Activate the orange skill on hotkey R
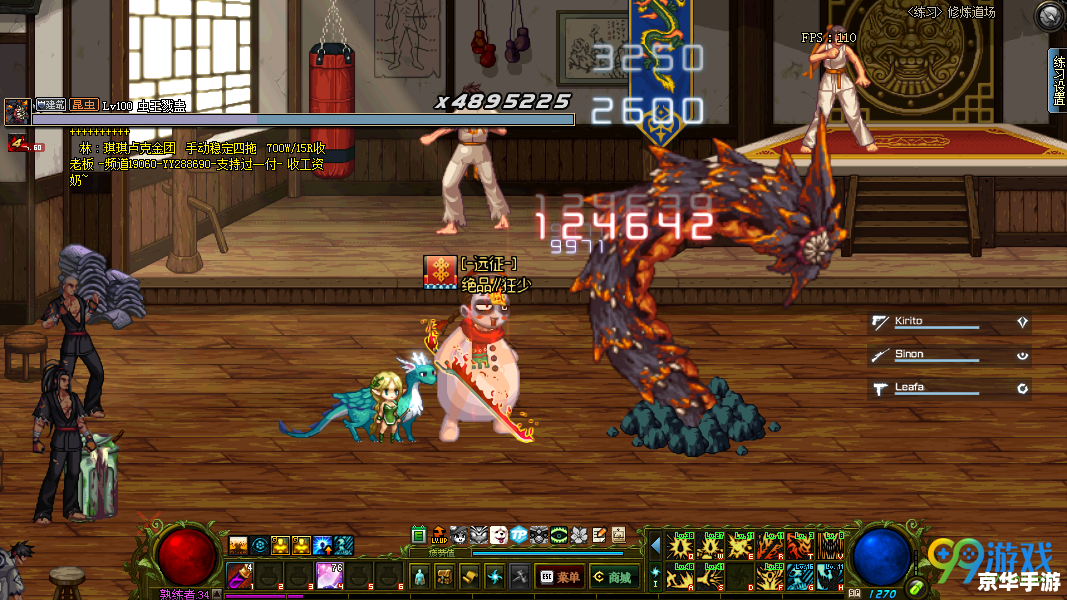Image resolution: width=1067 pixels, height=600 pixels. [x=771, y=546]
